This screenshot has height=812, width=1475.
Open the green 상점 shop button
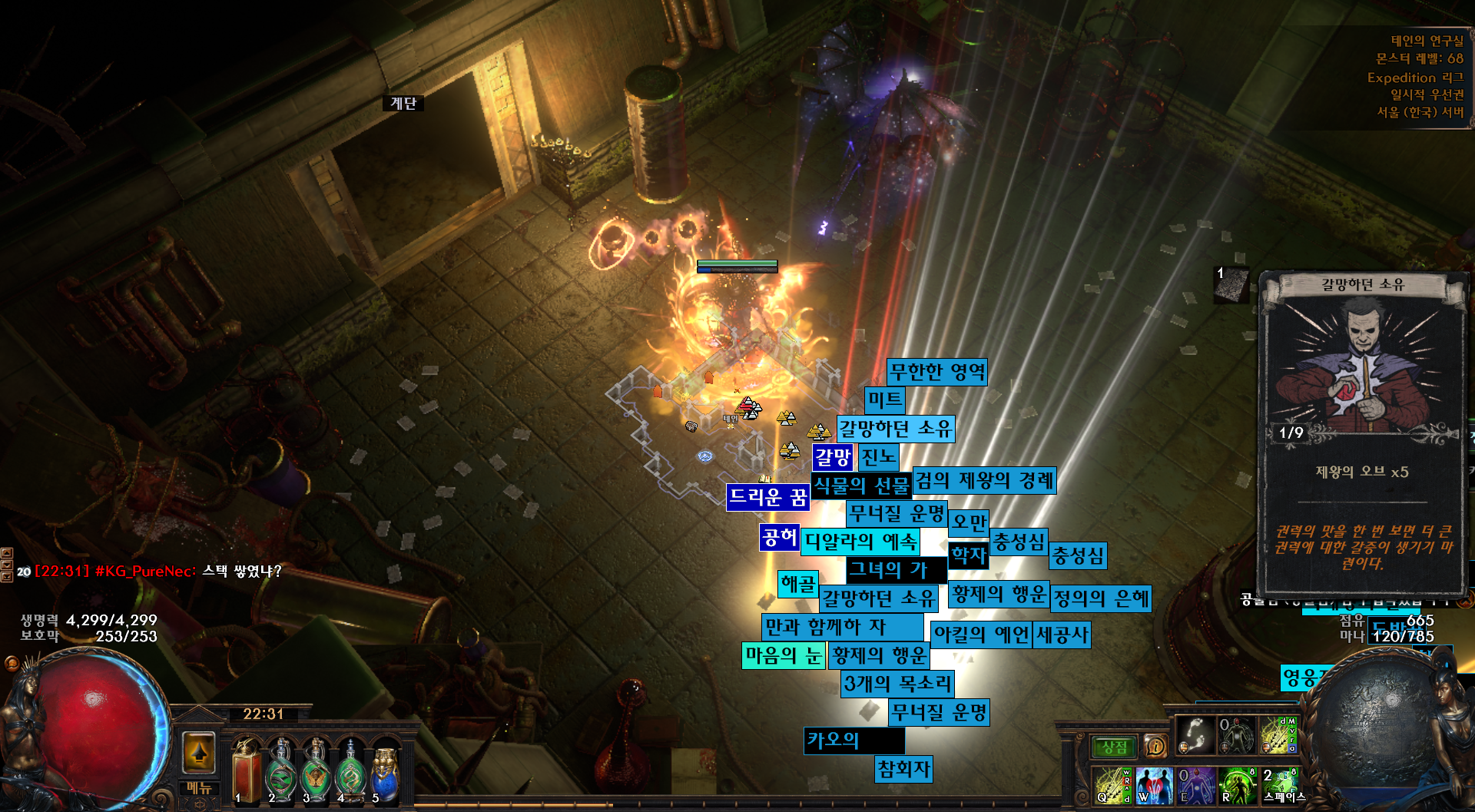(x=1114, y=747)
